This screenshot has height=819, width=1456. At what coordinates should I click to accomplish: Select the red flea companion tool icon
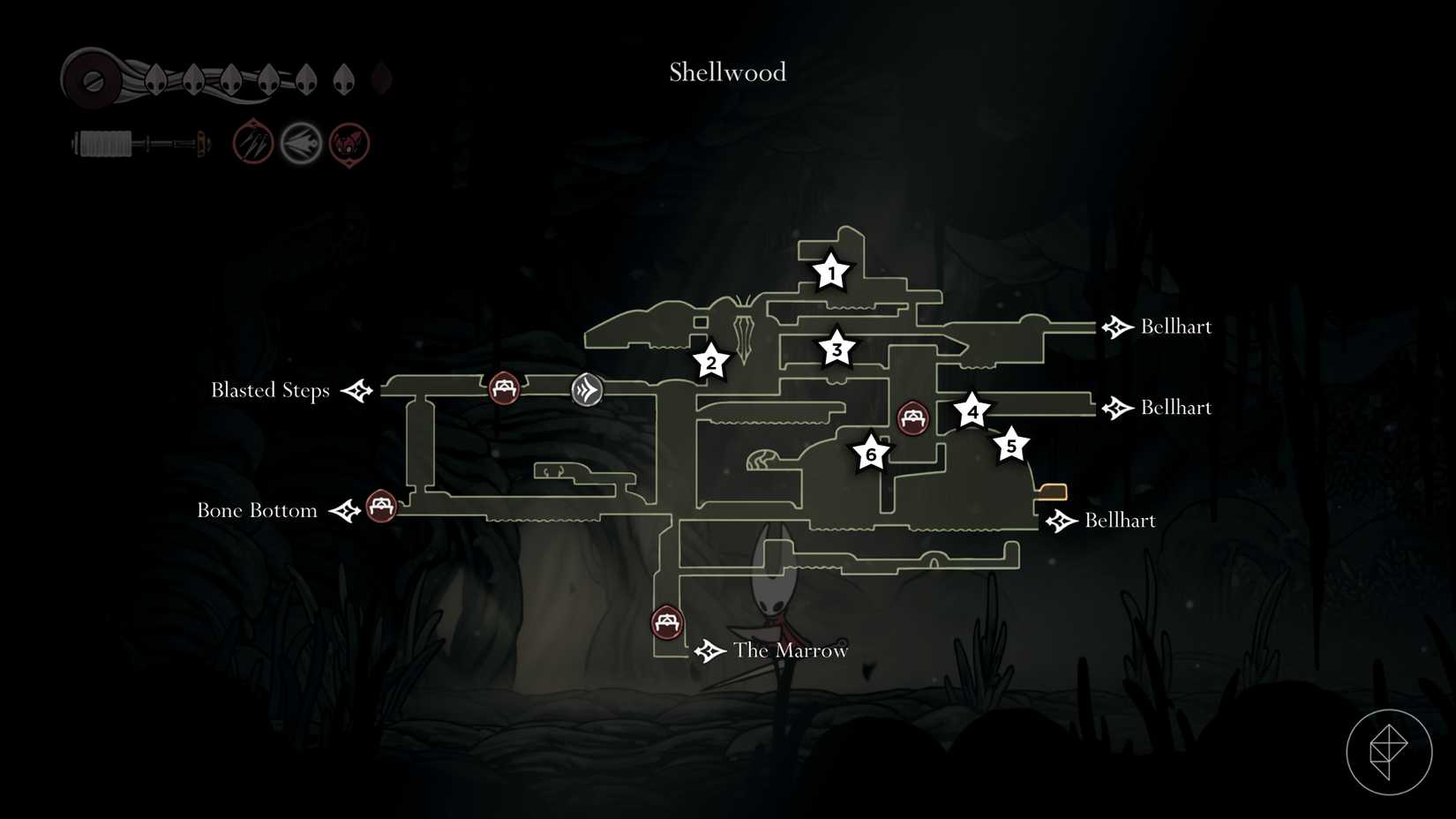[x=349, y=142]
